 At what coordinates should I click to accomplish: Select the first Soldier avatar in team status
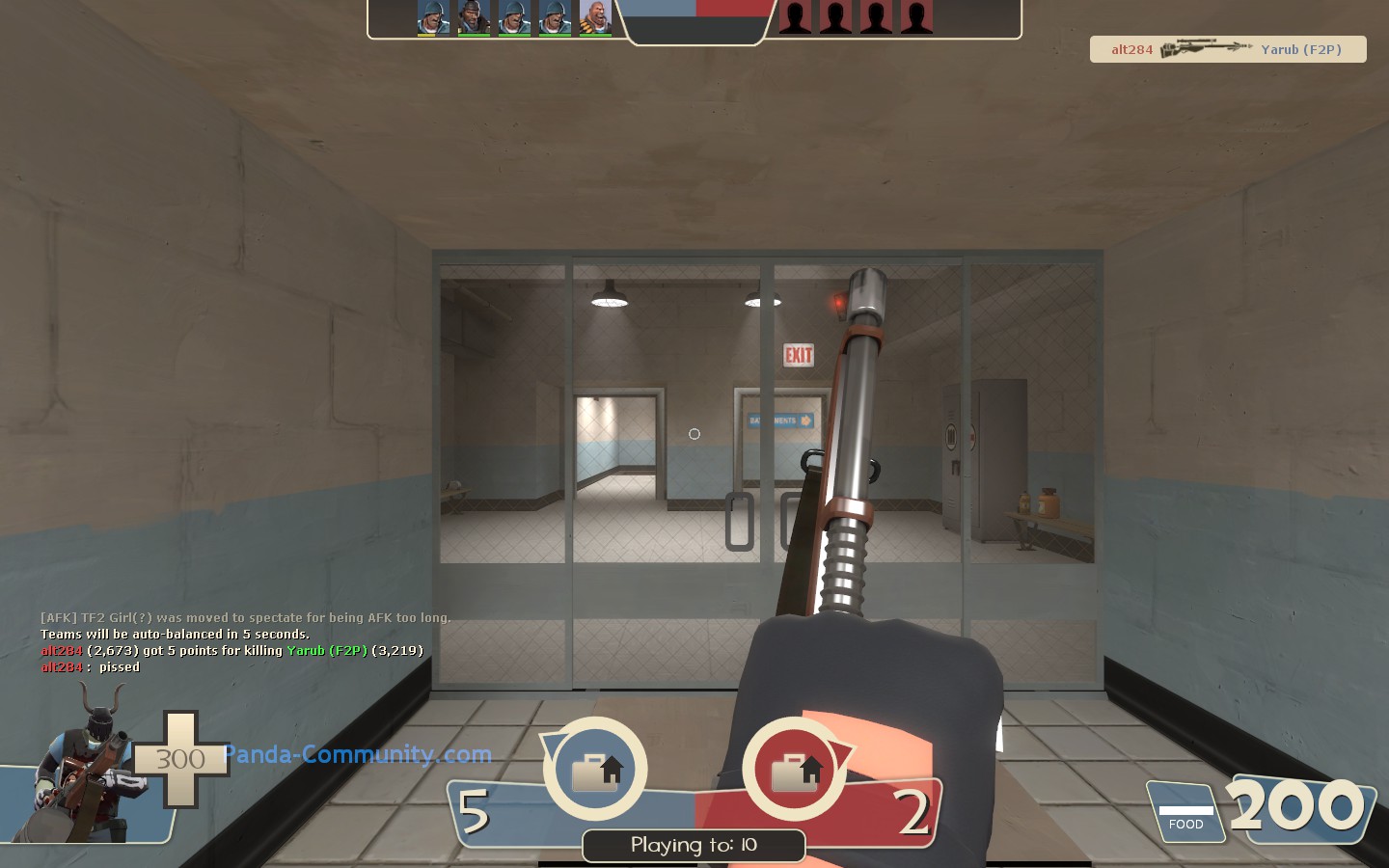point(433,15)
